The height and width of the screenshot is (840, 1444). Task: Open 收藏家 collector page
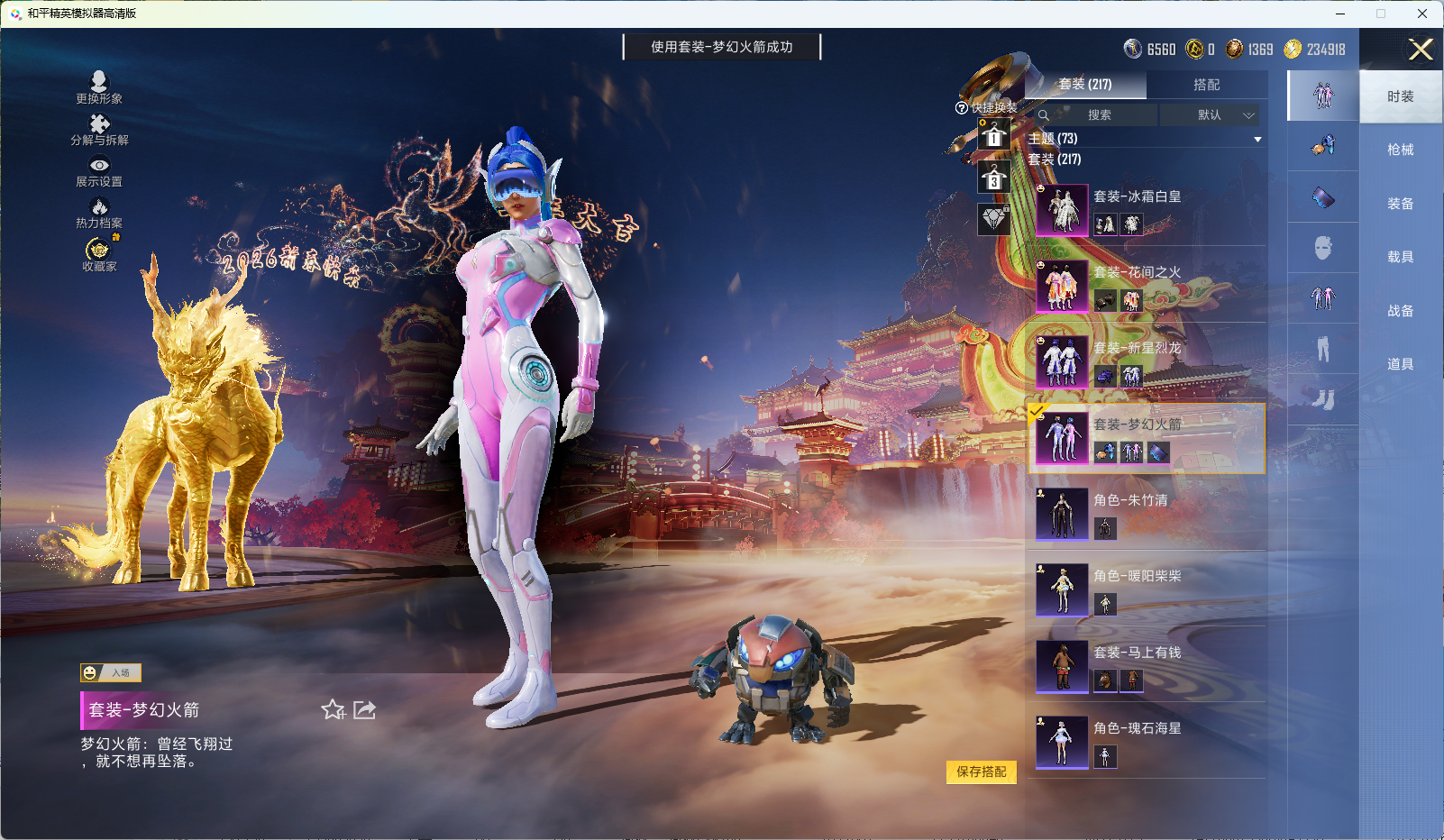pos(99,255)
